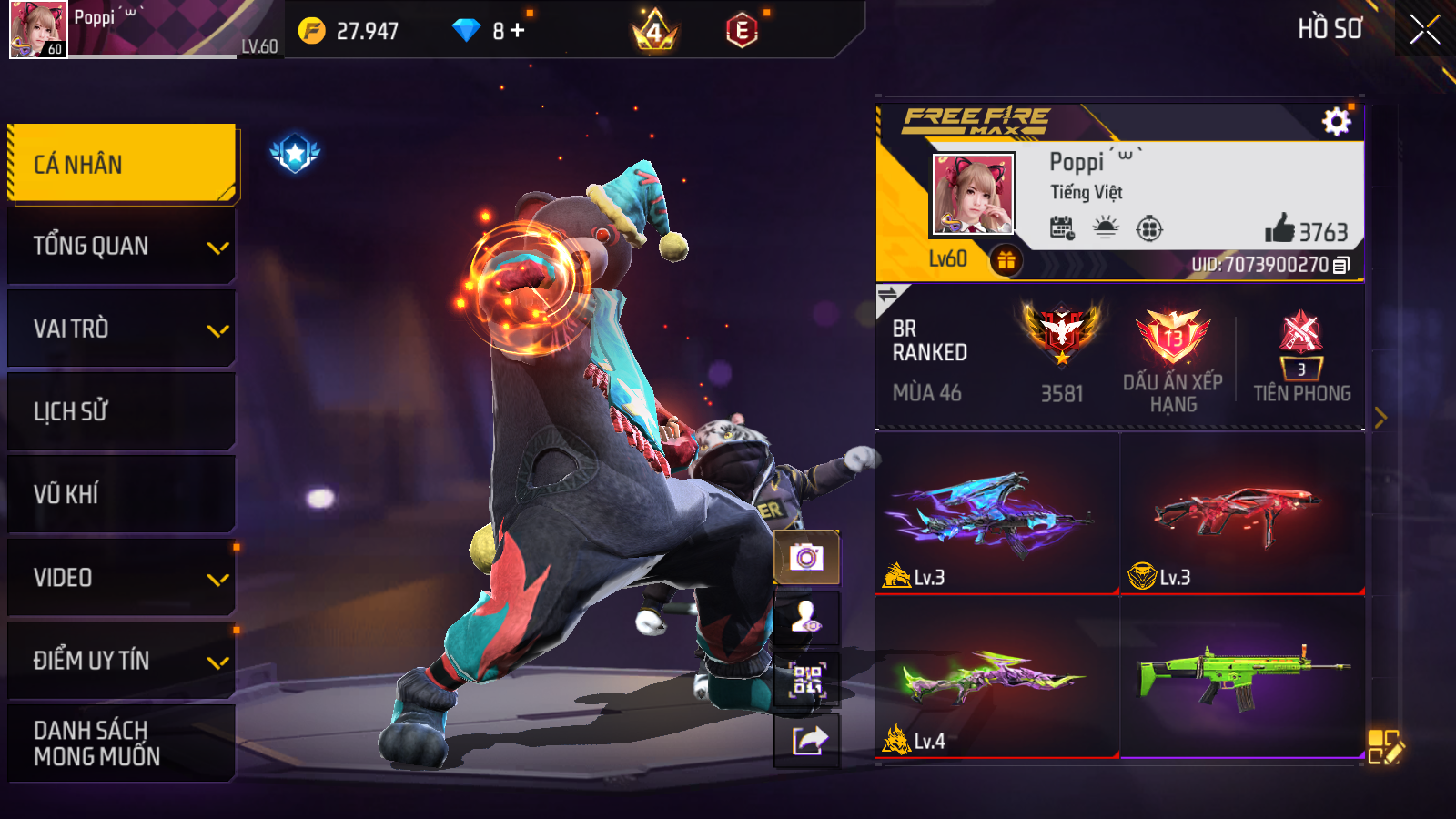
Task: Edit weapon showcase with the yellow edit icon
Action: coord(1385,747)
